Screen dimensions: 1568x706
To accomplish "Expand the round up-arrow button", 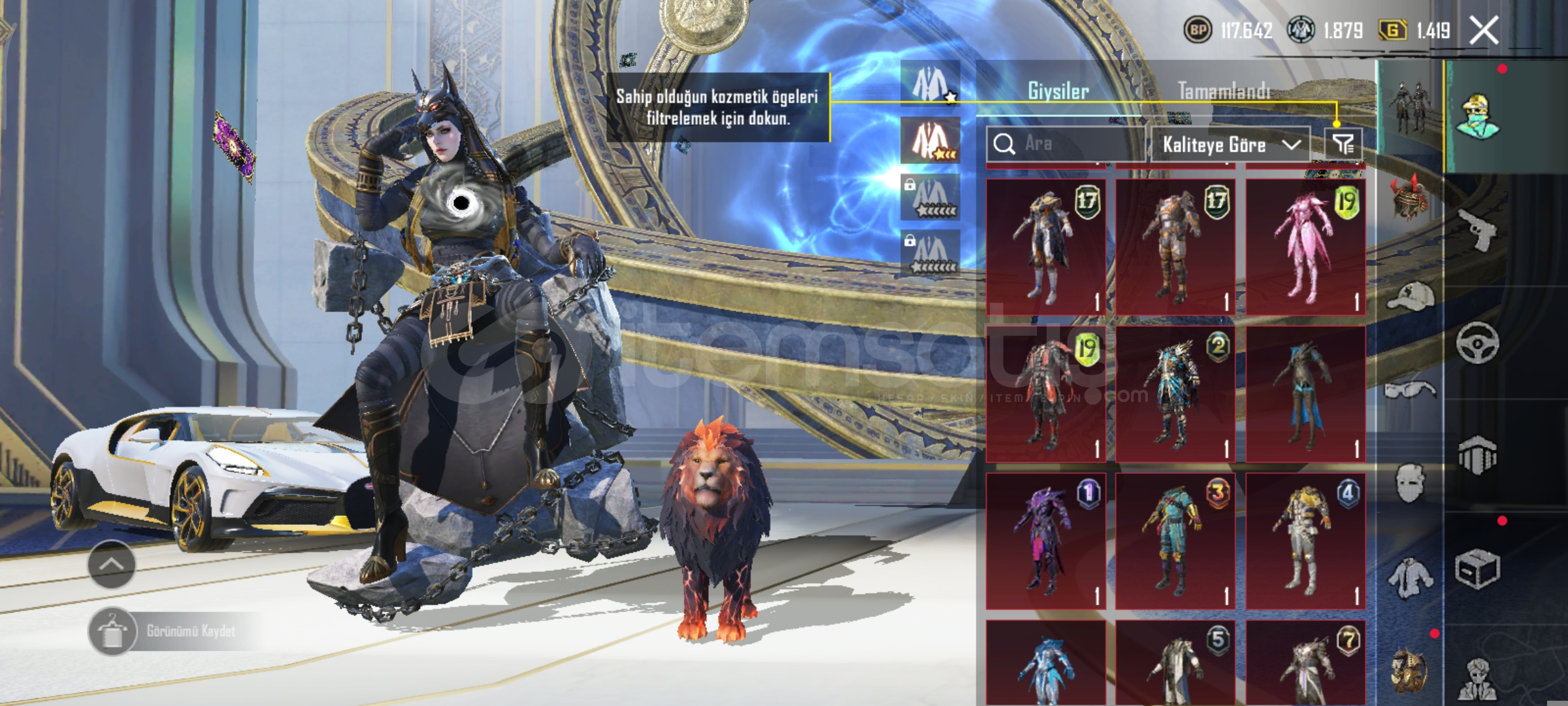I will click(x=112, y=564).
